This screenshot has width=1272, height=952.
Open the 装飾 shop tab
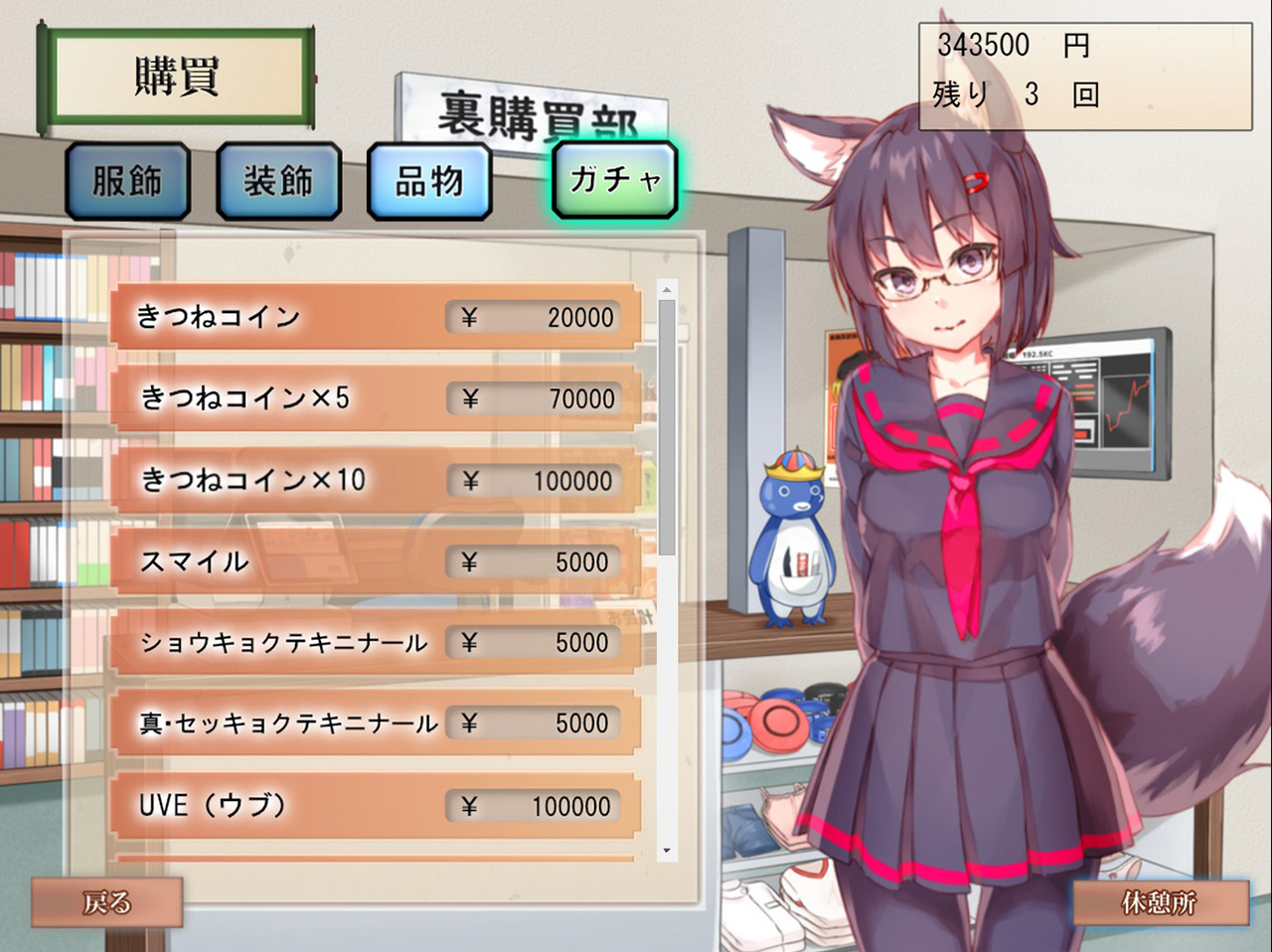coord(278,181)
